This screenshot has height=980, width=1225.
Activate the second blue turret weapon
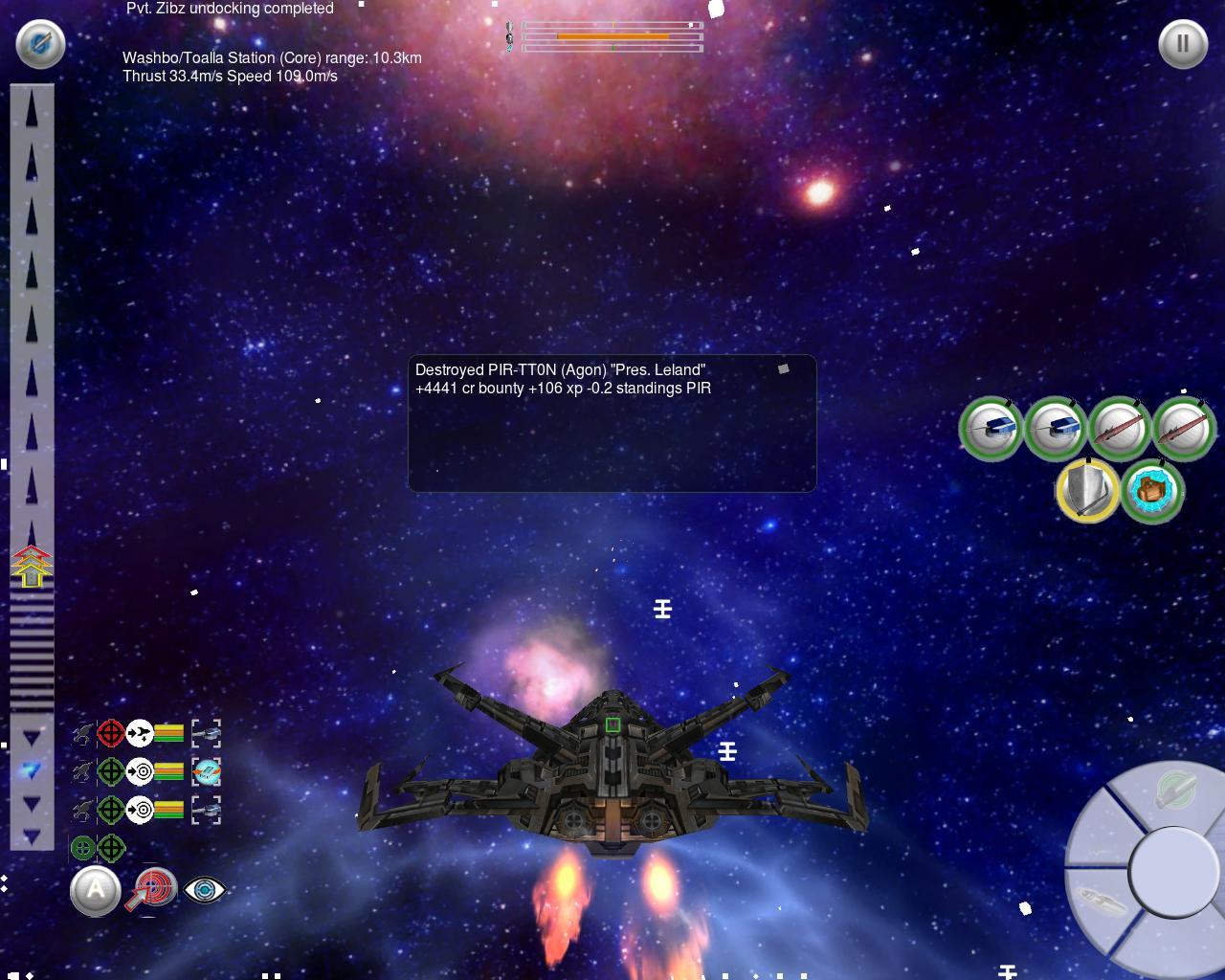[1055, 428]
